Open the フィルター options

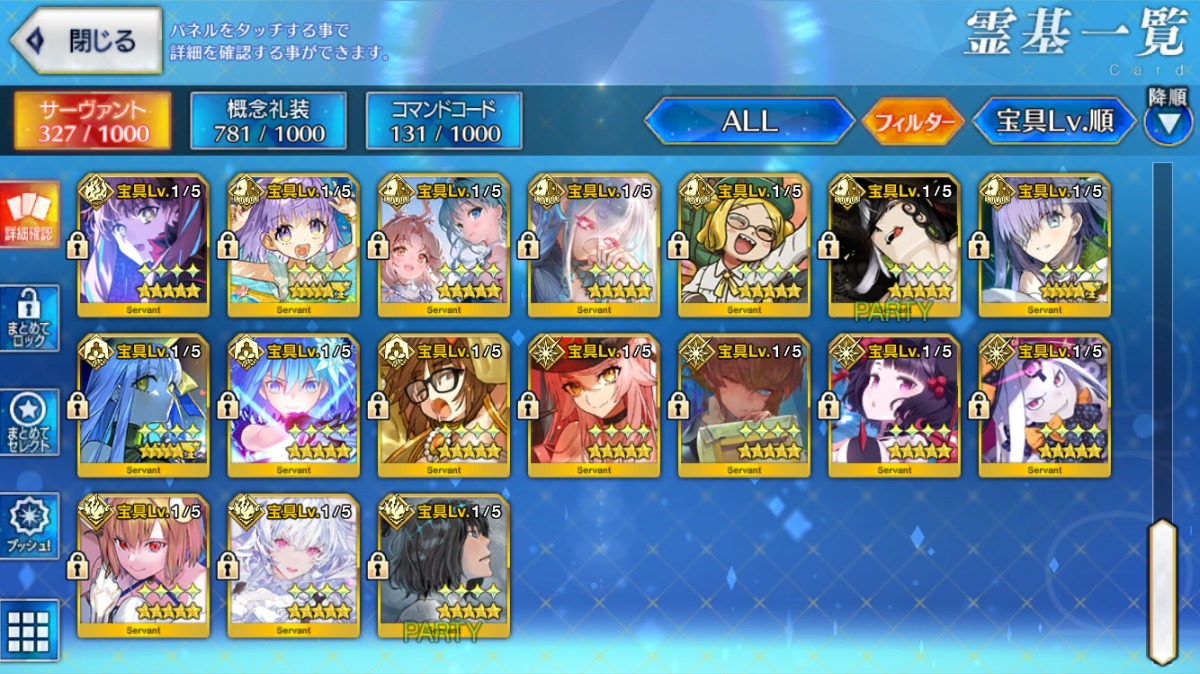coord(912,122)
